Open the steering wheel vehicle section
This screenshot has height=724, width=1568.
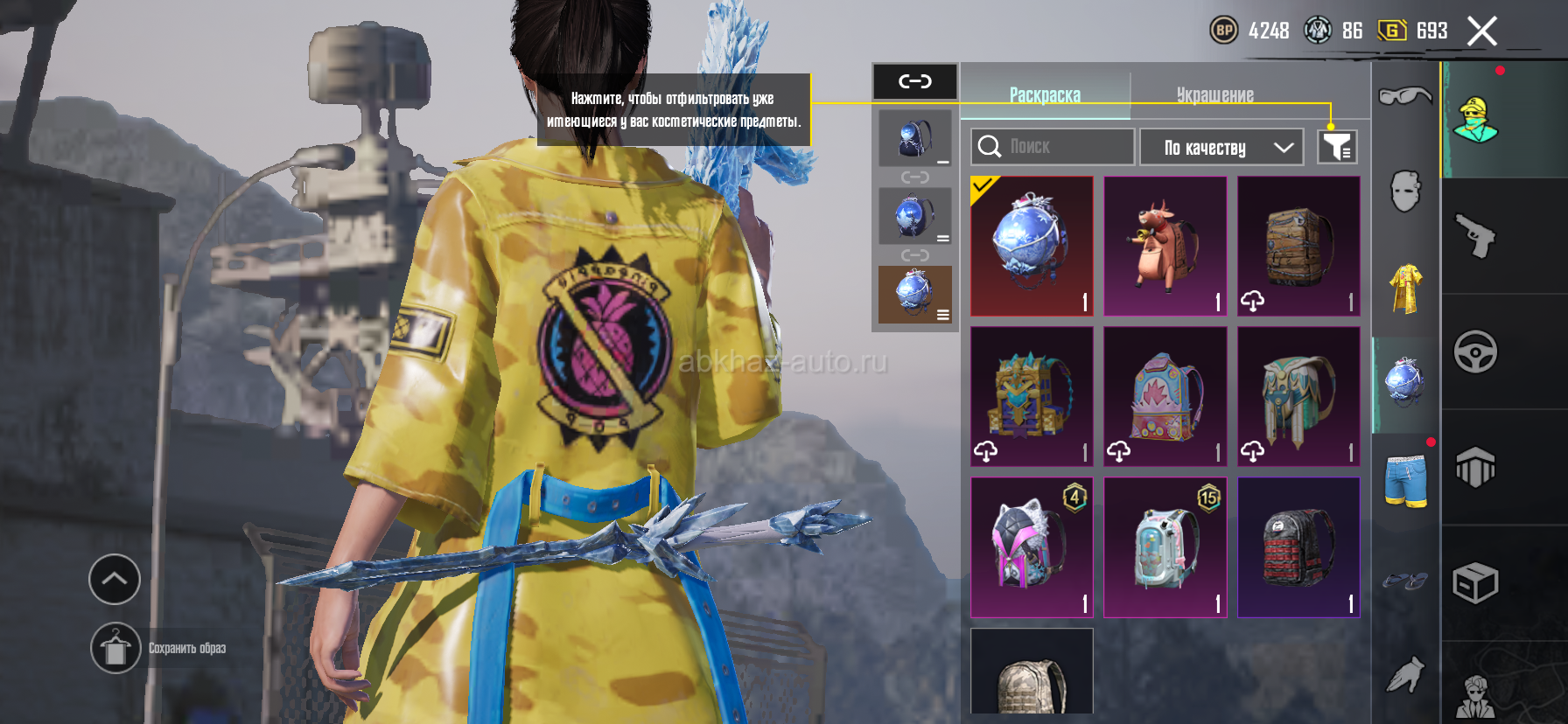pyautogui.click(x=1476, y=352)
